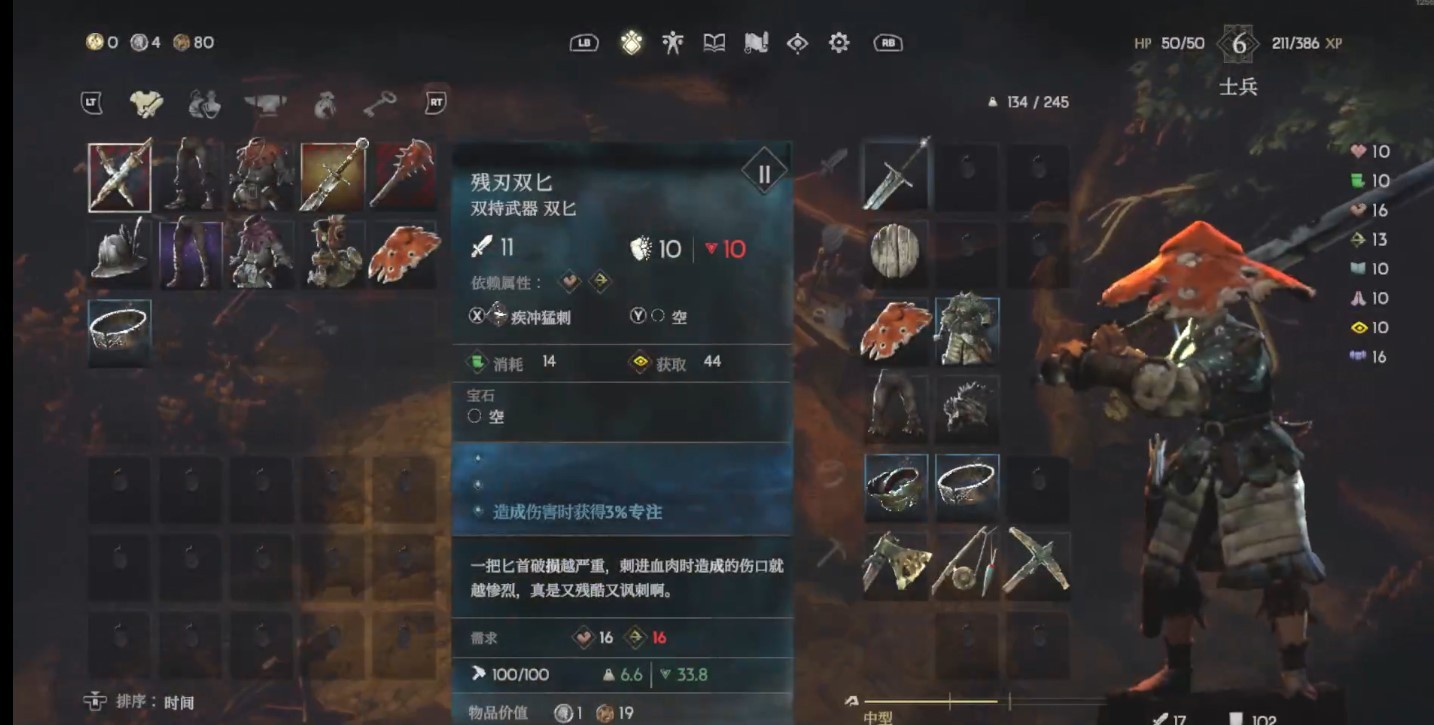Open the quest eye icon menu
Screen dimensions: 1434x725
pyautogui.click(x=798, y=43)
